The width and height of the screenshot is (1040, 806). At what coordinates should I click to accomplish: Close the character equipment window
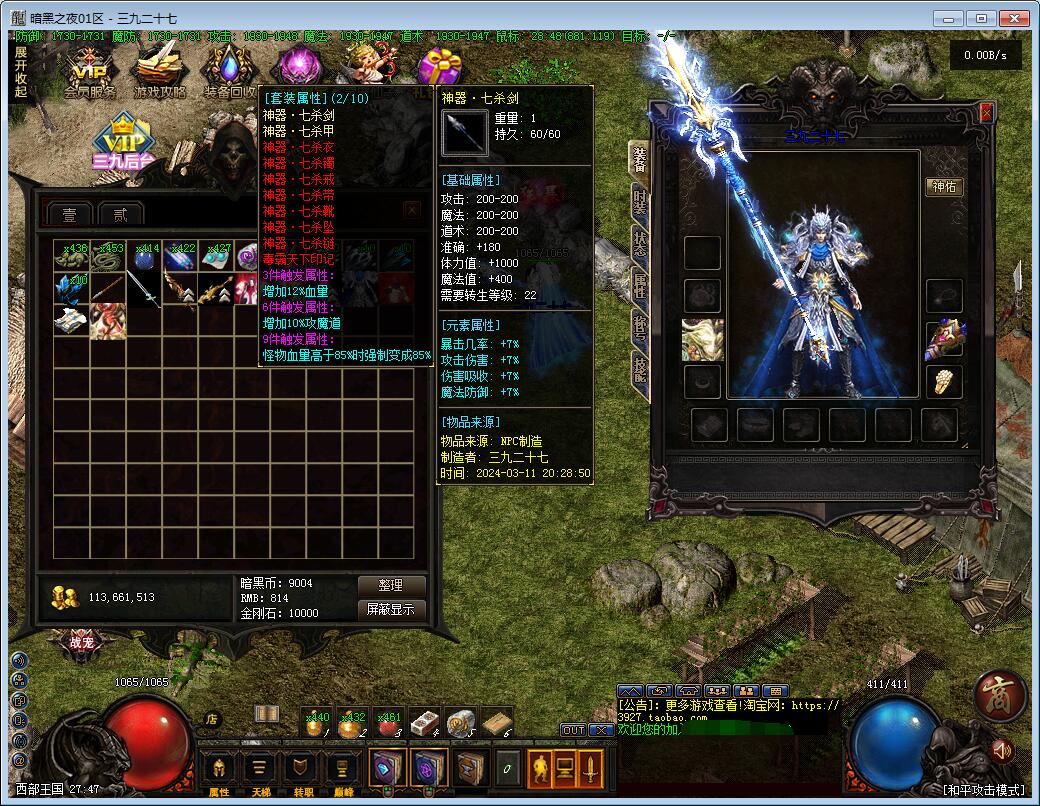point(986,114)
